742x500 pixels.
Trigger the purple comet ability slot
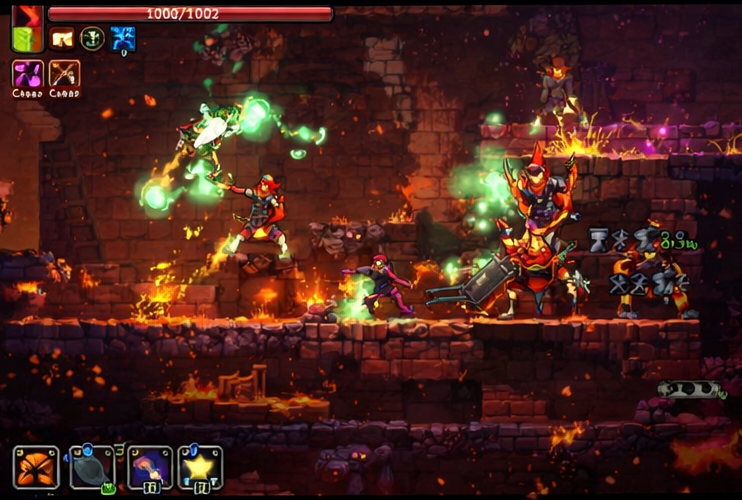coord(150,467)
